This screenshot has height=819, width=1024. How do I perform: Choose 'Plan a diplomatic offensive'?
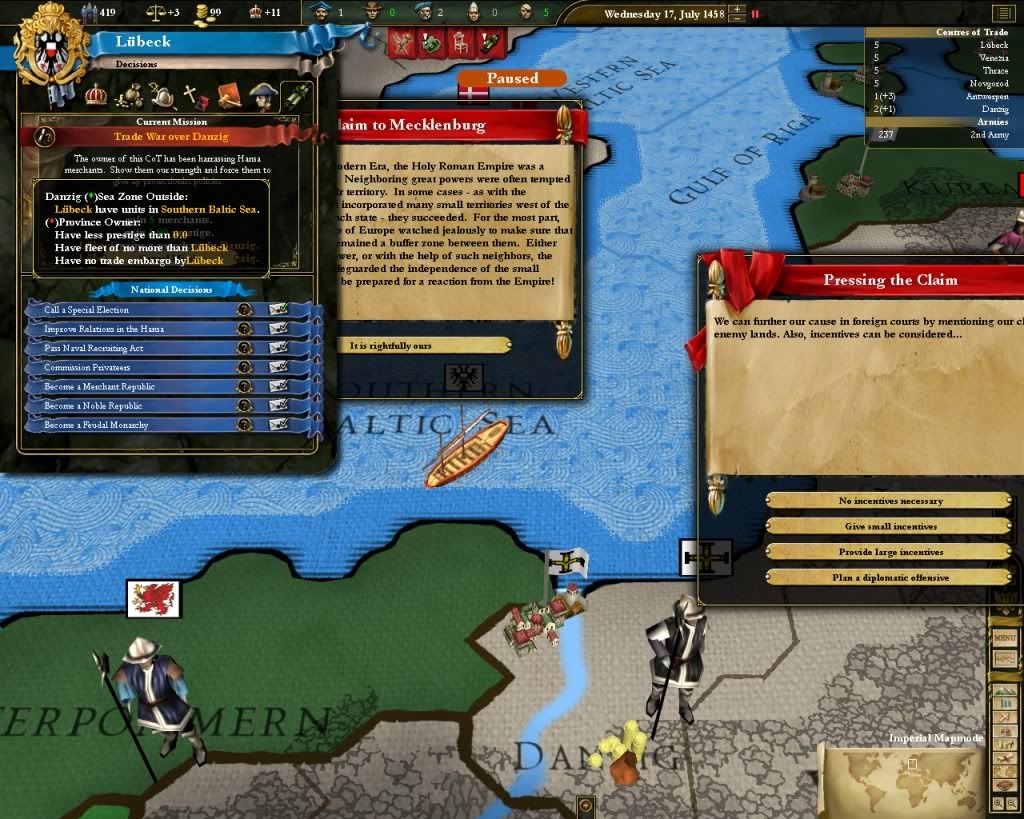point(890,578)
